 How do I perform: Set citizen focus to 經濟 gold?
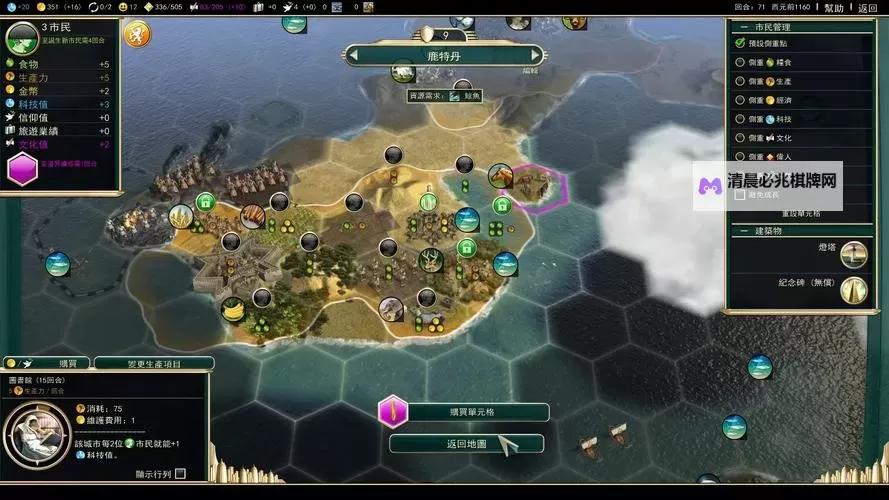click(x=740, y=100)
